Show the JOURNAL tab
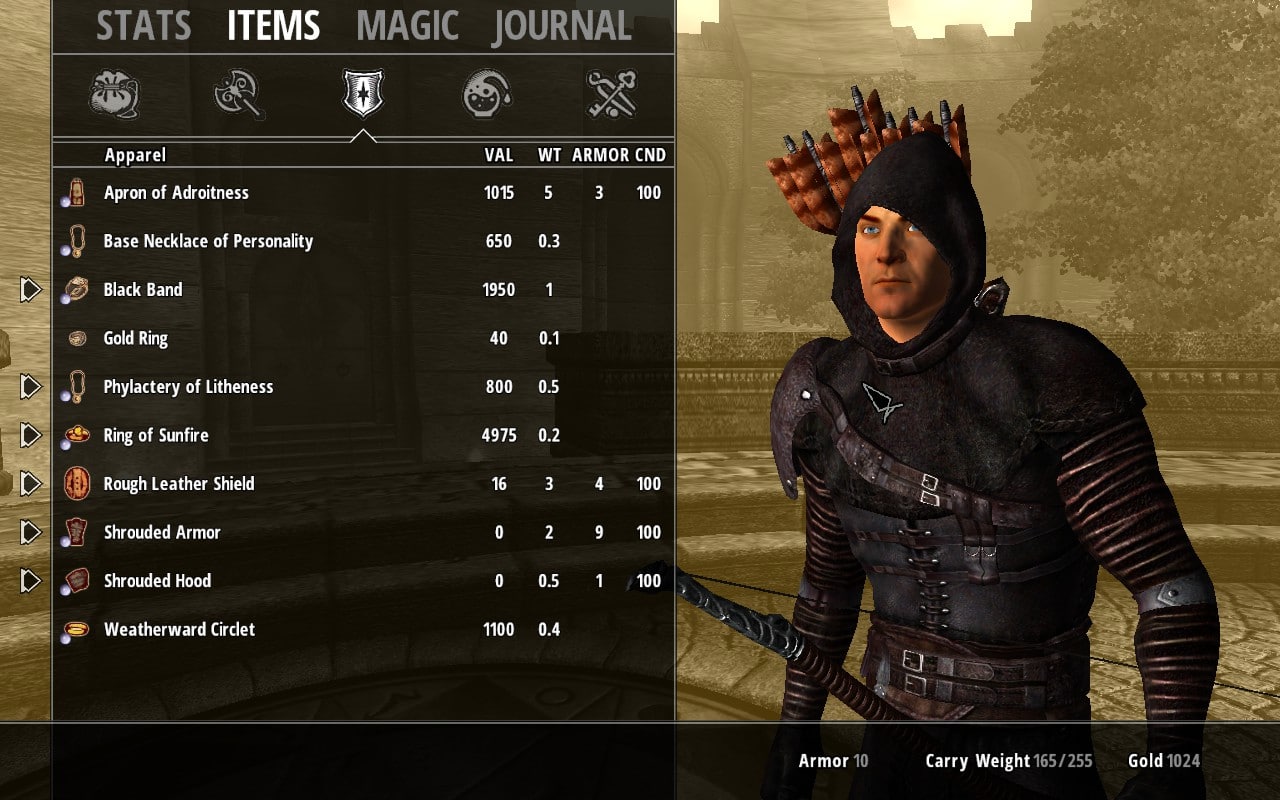The height and width of the screenshot is (800, 1280). pos(562,26)
